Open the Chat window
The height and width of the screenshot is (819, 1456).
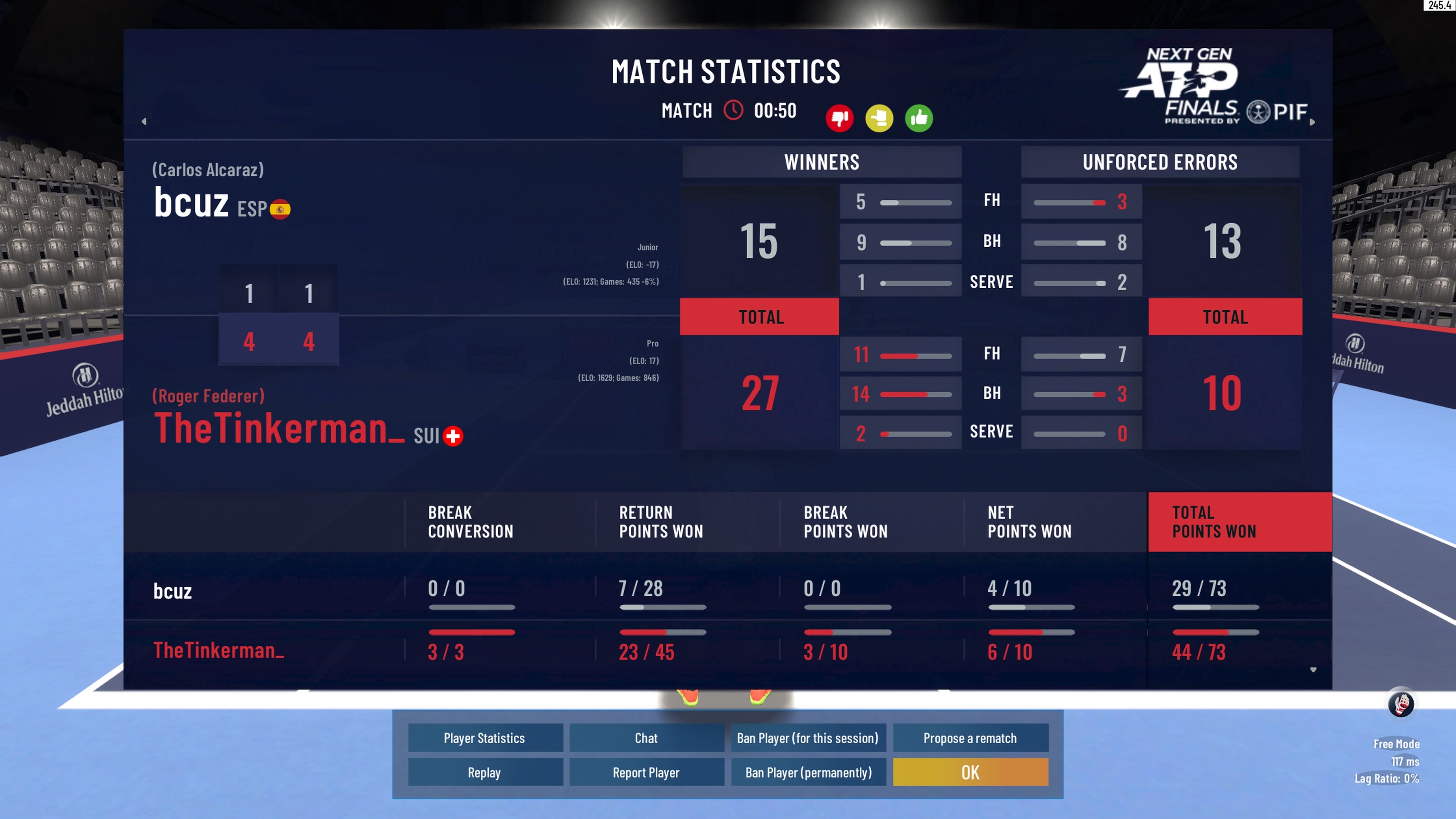click(646, 737)
